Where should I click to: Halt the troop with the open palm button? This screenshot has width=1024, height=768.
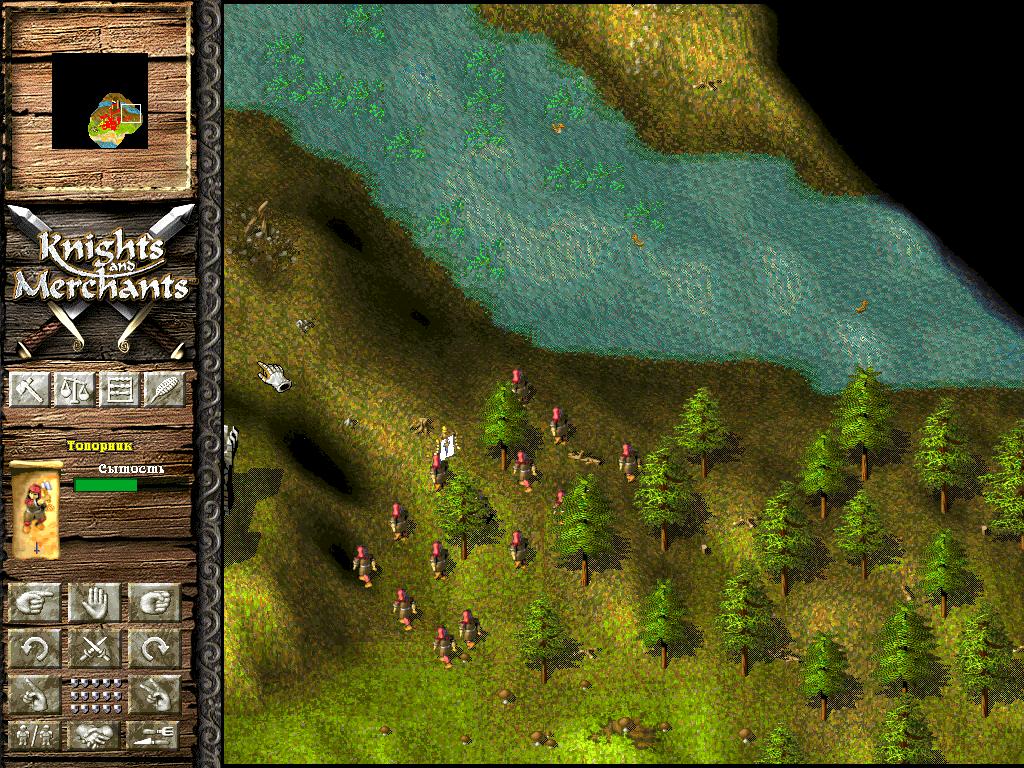94,603
